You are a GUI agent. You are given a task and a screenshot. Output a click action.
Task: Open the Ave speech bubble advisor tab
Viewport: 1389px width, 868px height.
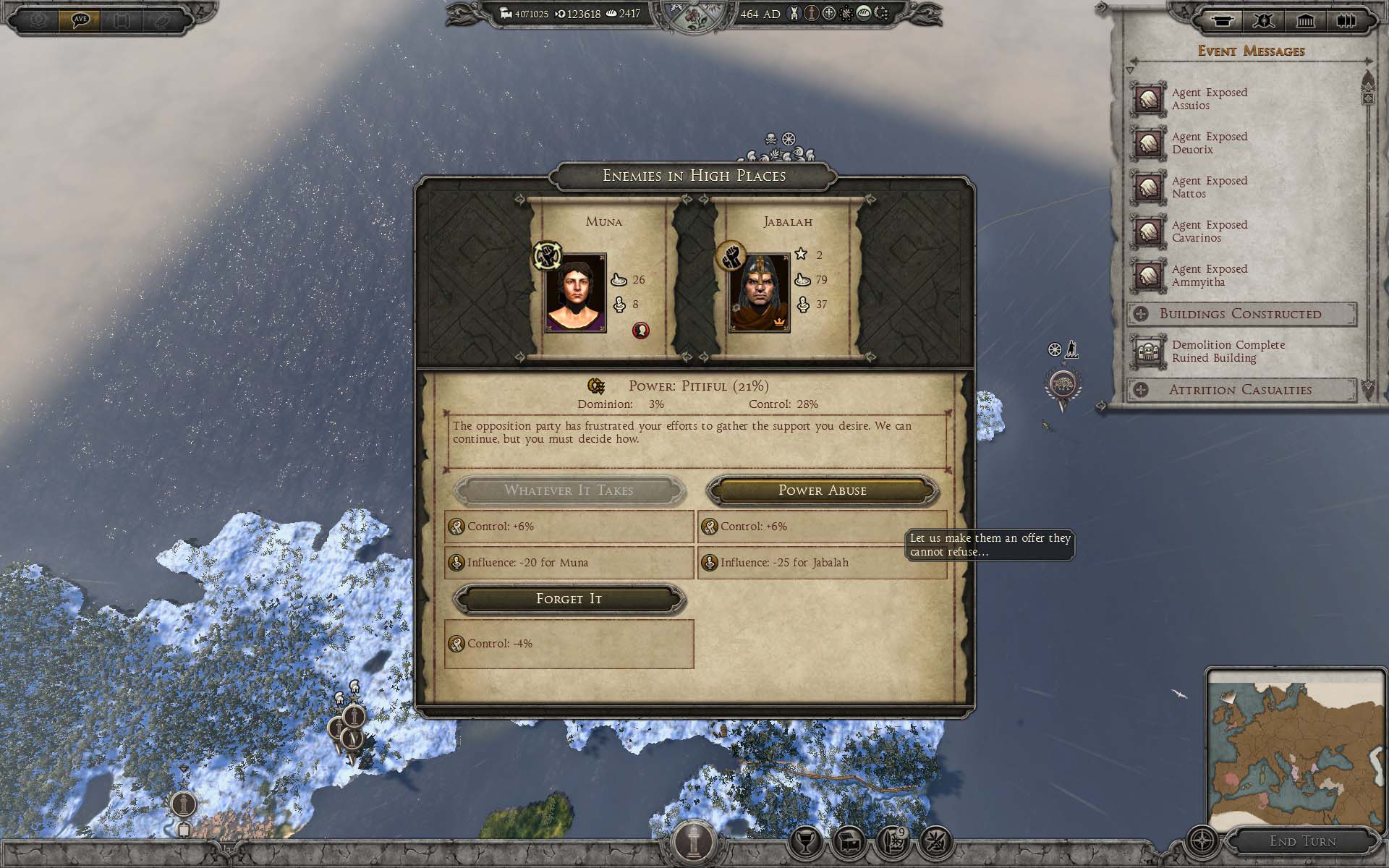(80, 20)
